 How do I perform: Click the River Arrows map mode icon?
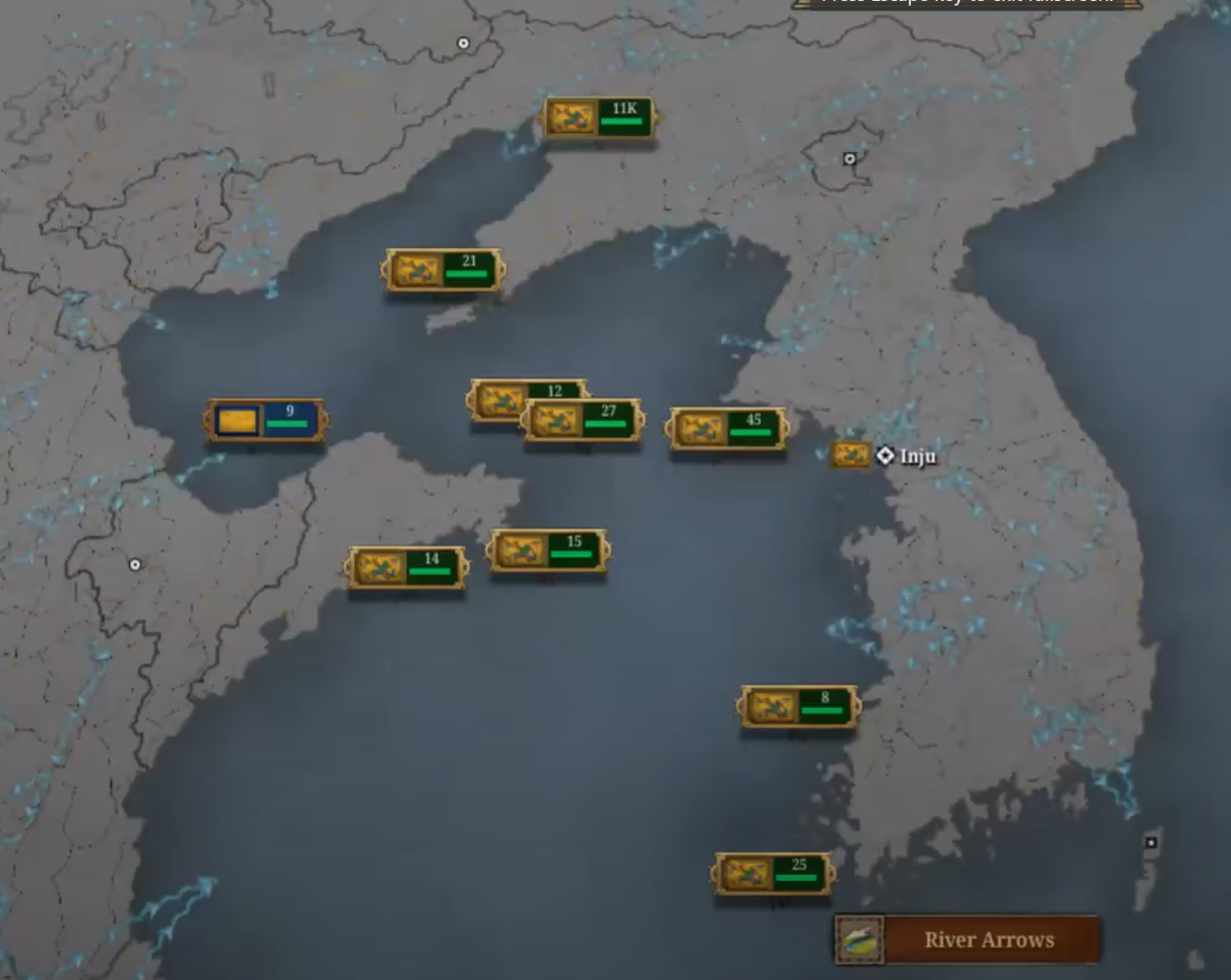(x=861, y=939)
